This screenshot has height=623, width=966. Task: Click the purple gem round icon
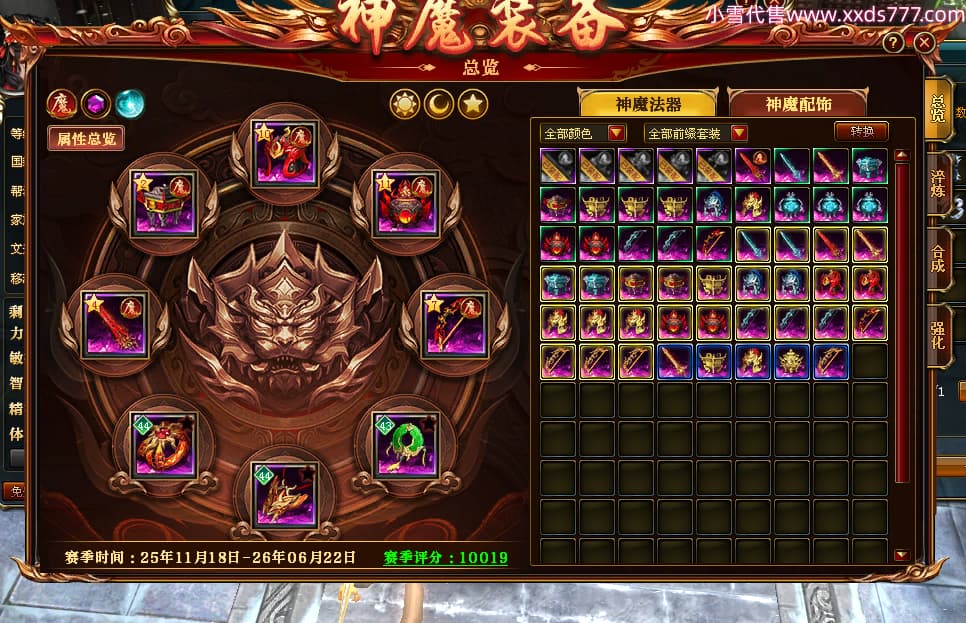[x=96, y=103]
